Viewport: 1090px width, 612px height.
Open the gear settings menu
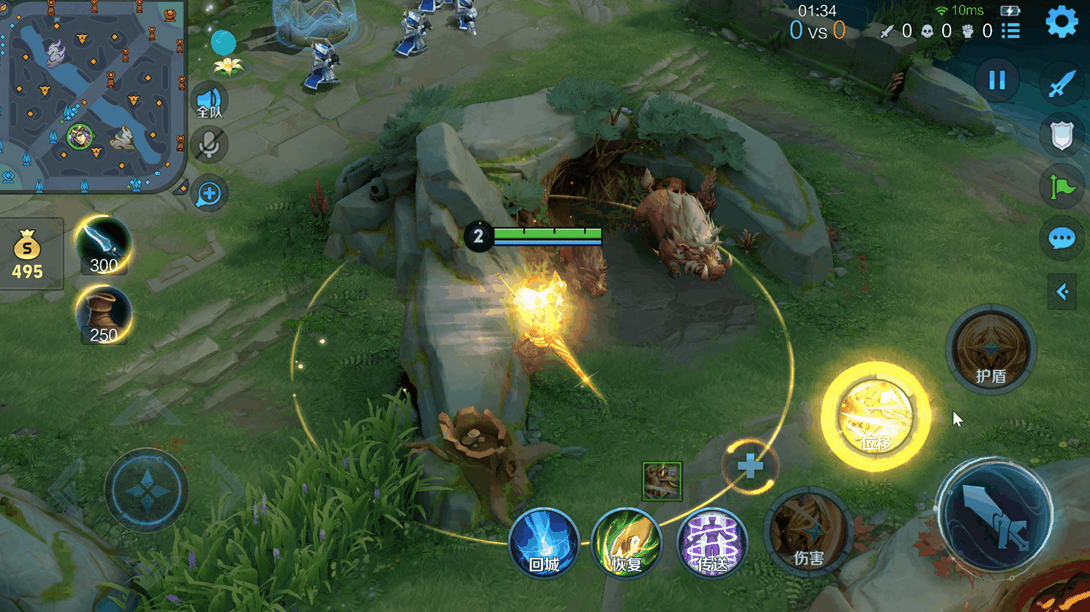coord(1061,22)
